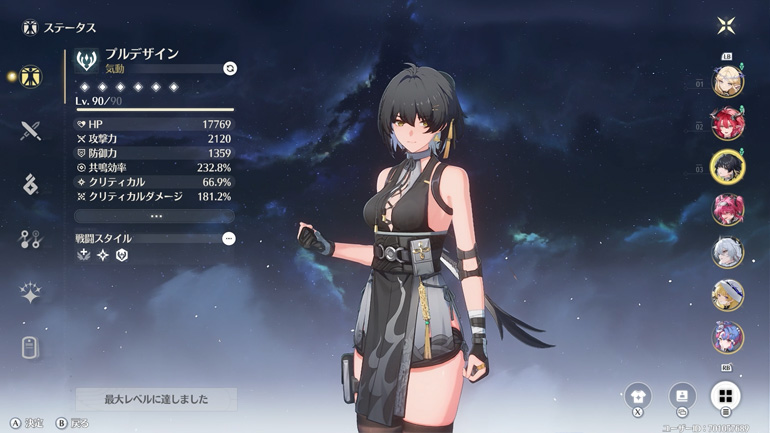This screenshot has width=770, height=433.
Task: Expand the stats list with the three-dot bar
Action: tap(155, 216)
